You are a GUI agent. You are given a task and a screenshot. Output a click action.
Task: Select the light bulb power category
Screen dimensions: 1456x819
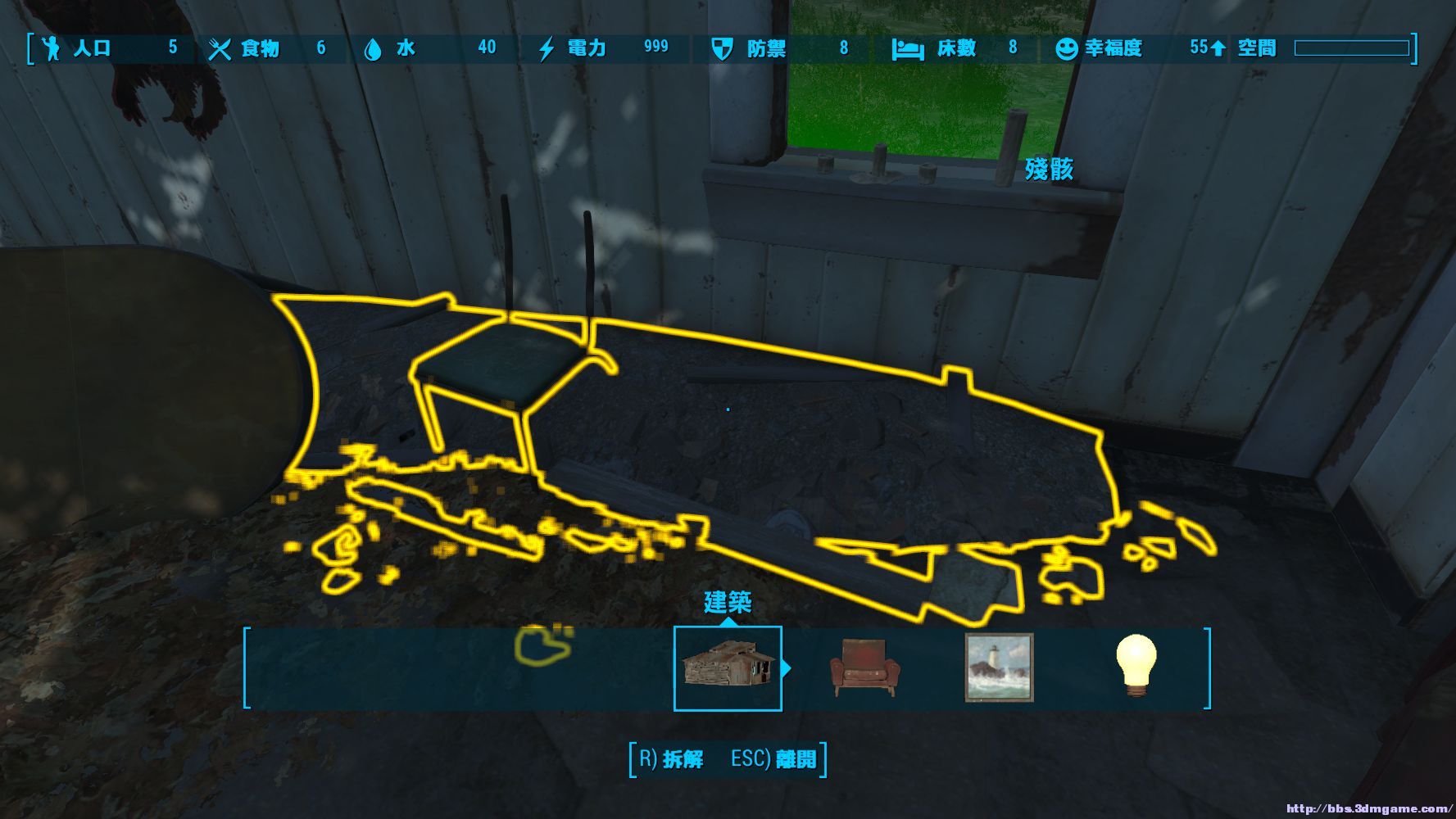click(1136, 666)
